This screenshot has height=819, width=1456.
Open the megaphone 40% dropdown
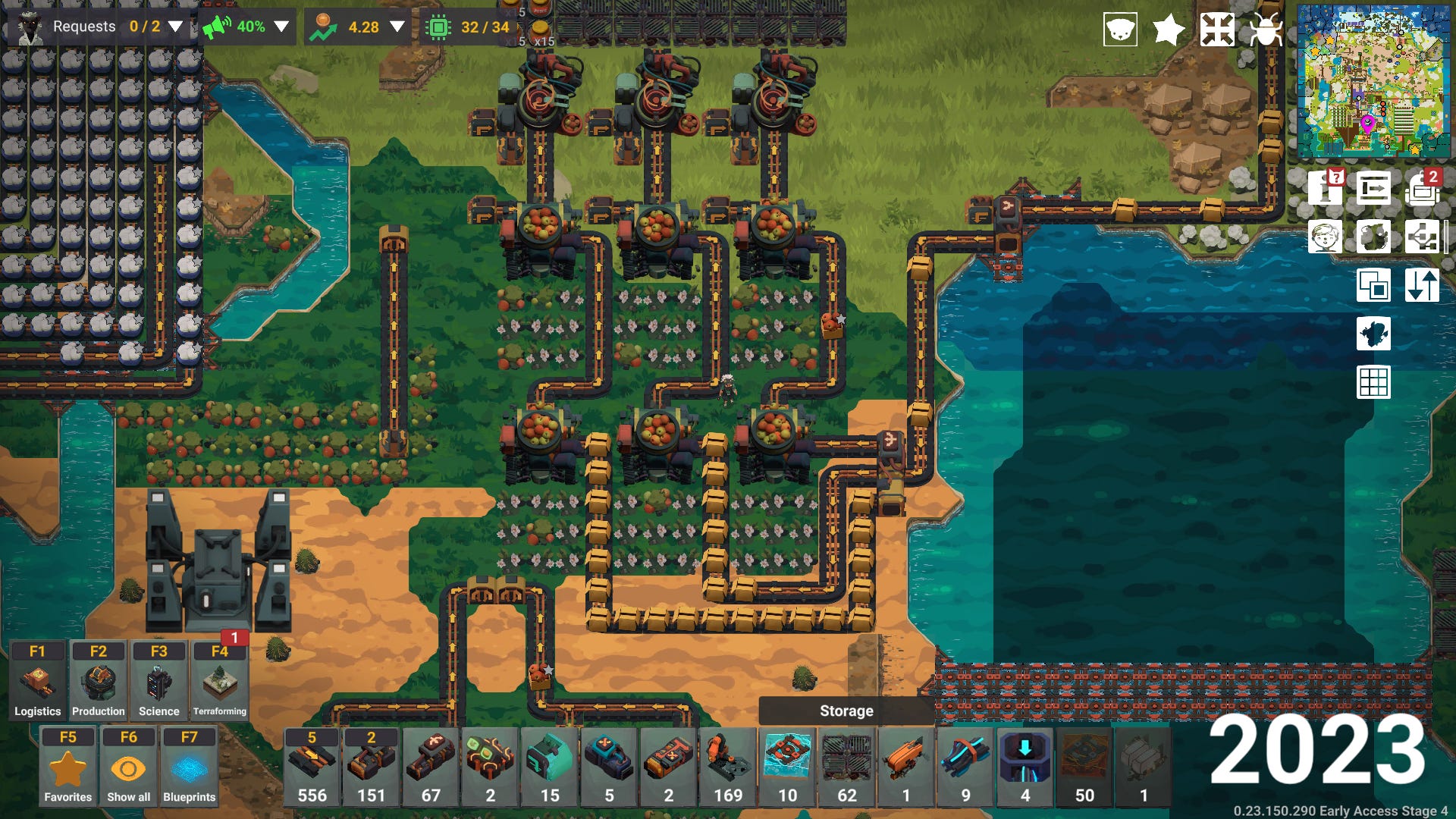tap(281, 27)
